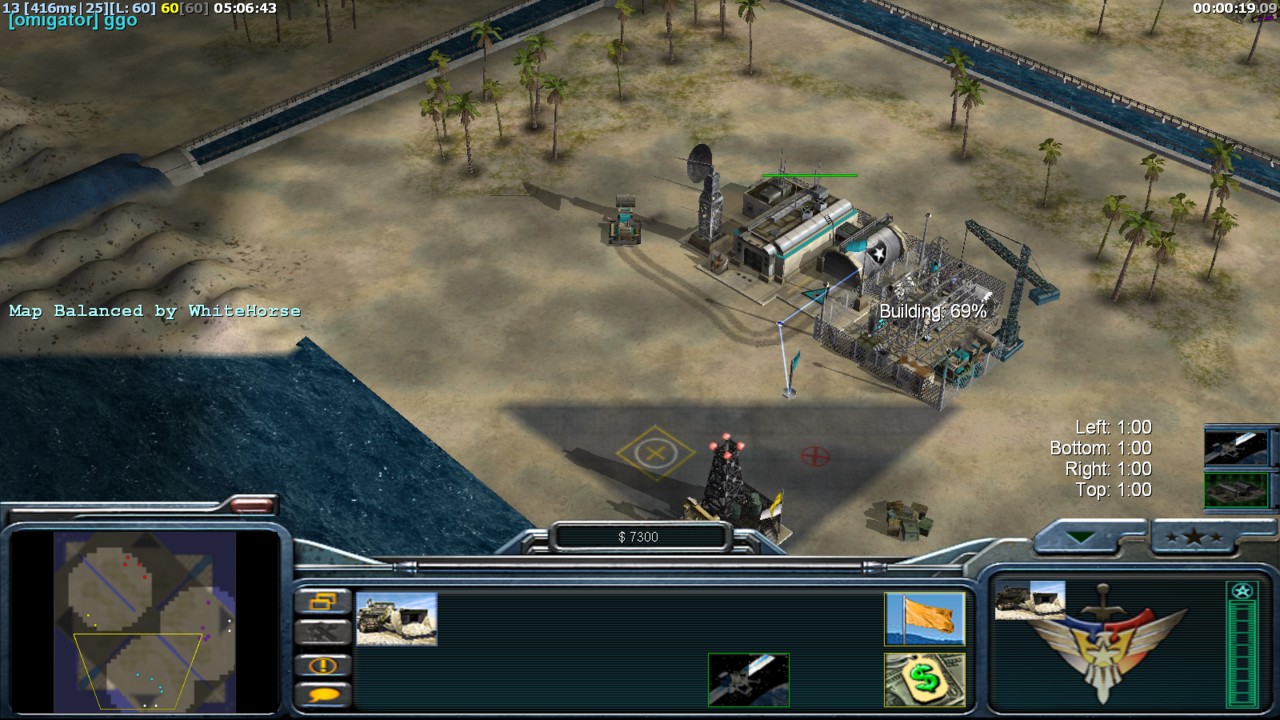Click the red button above the minimap
This screenshot has width=1280, height=720.
coord(252,506)
